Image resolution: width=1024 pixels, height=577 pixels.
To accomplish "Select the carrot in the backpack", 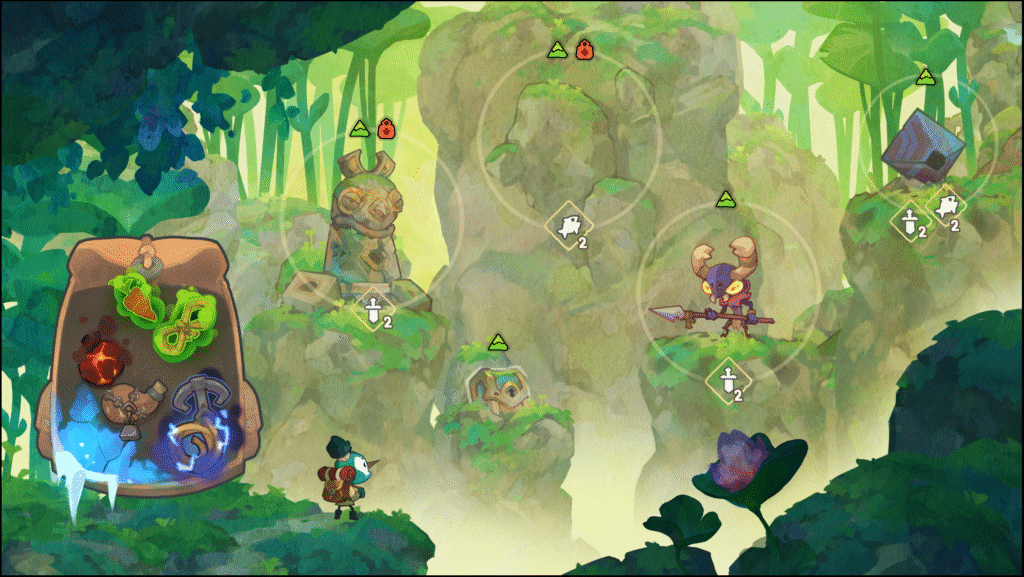I will tap(138, 298).
